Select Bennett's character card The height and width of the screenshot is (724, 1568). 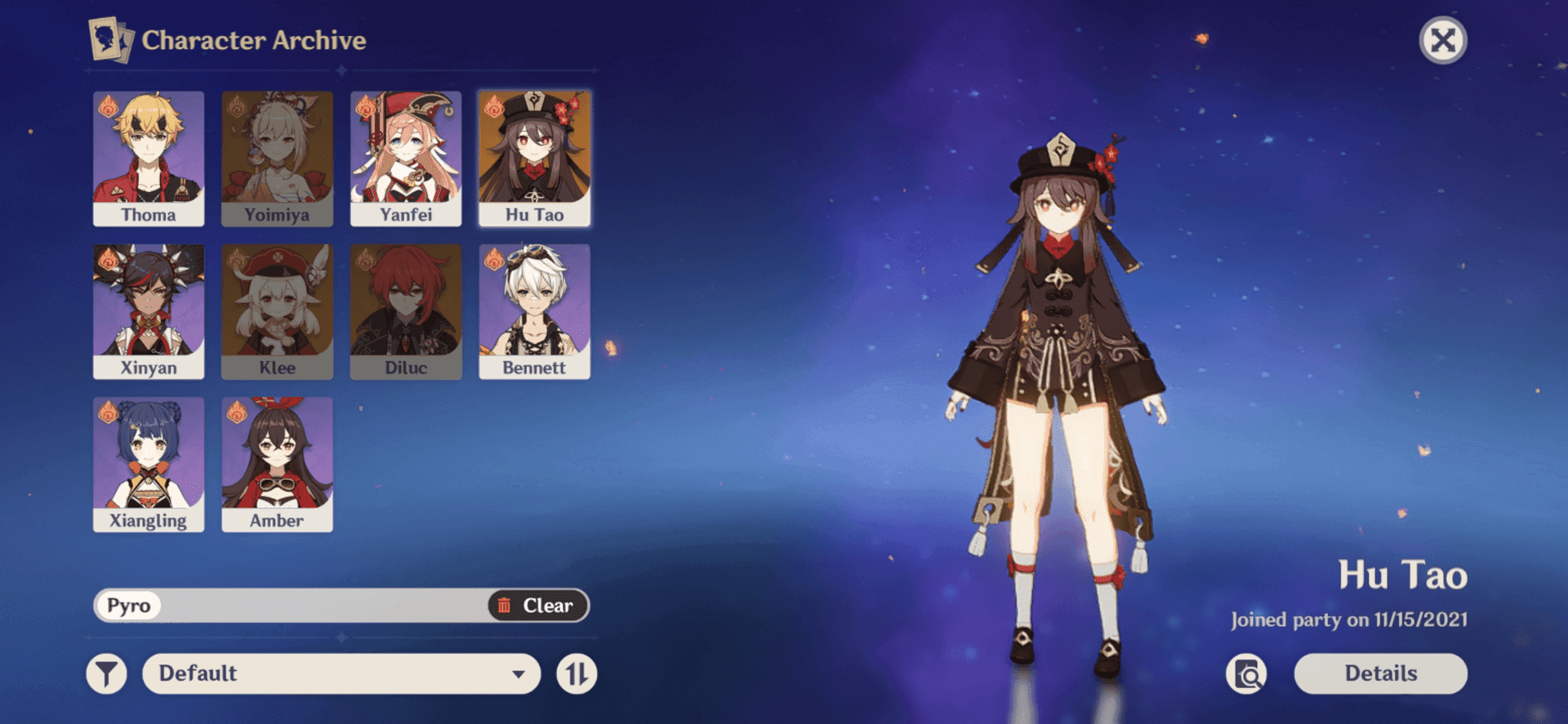pyautogui.click(x=534, y=311)
